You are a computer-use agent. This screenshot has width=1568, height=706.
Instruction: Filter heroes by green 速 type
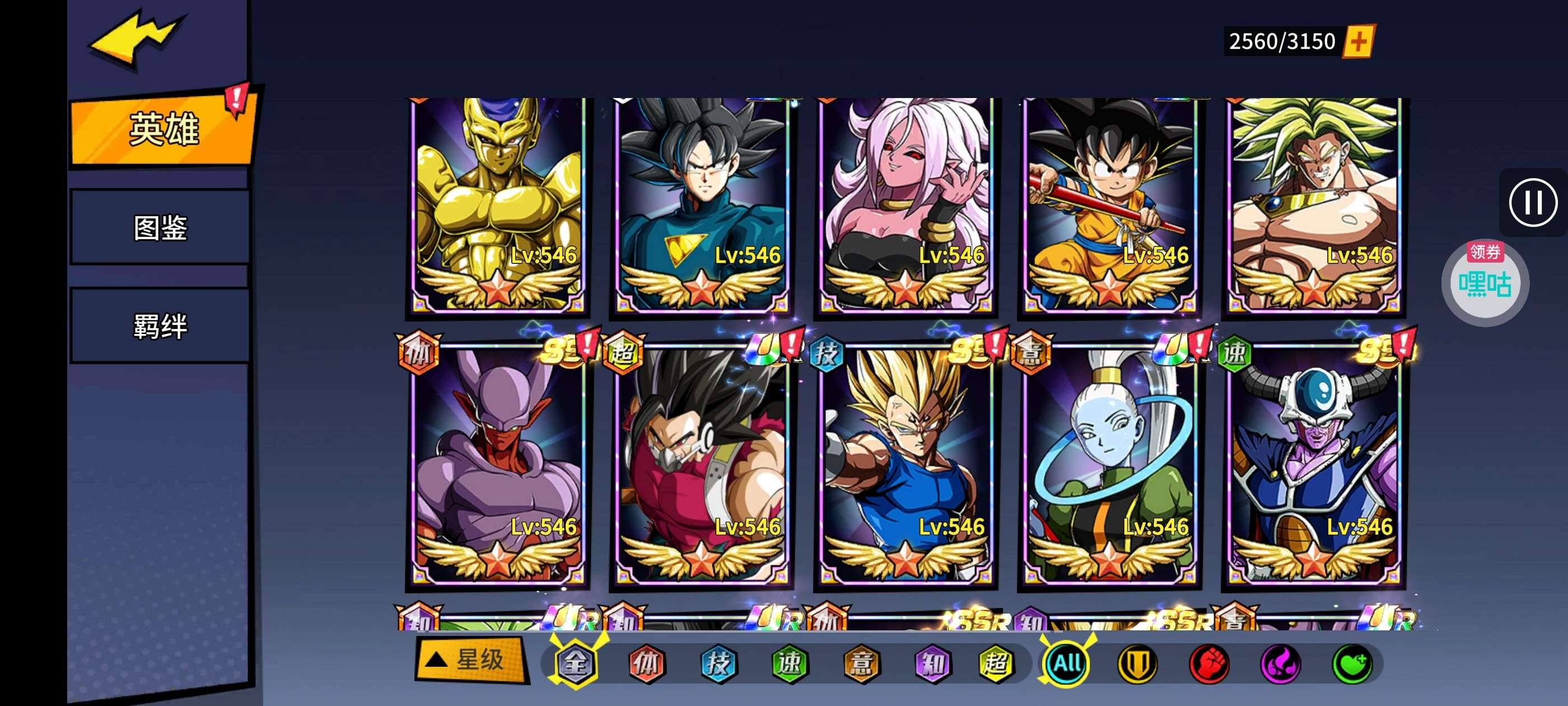790,663
